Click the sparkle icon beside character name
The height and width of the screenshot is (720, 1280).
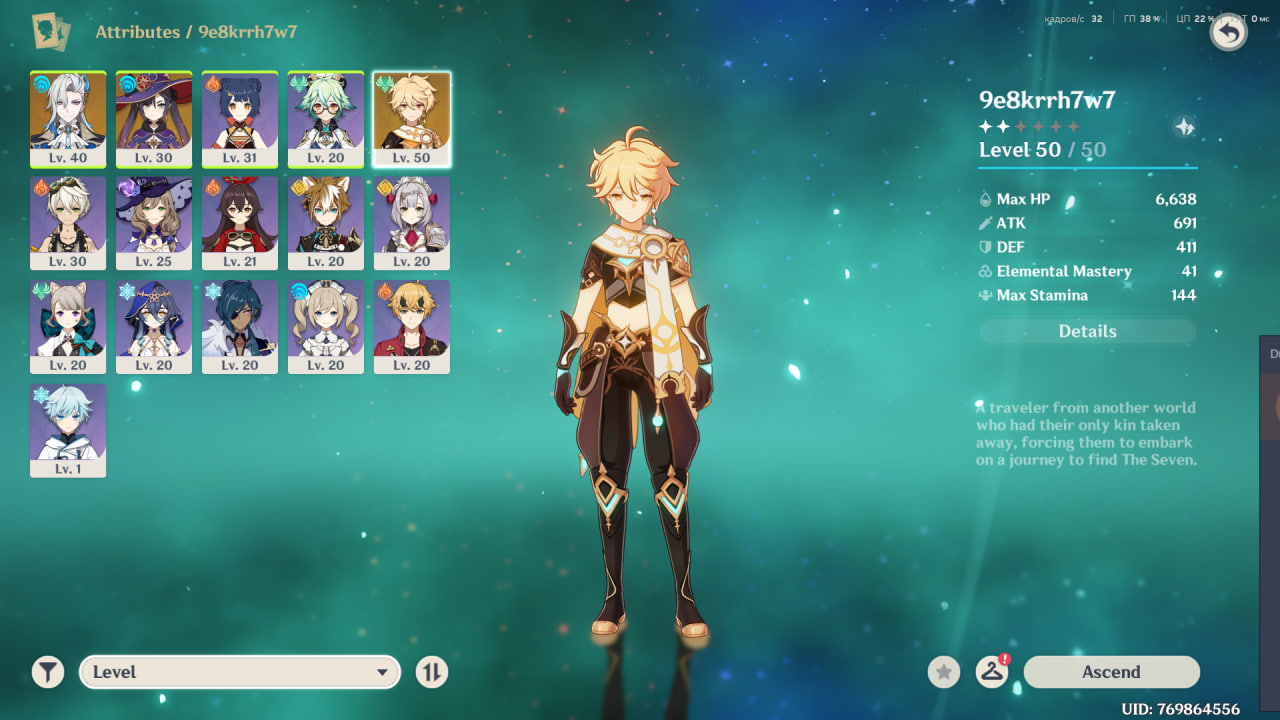(1184, 127)
